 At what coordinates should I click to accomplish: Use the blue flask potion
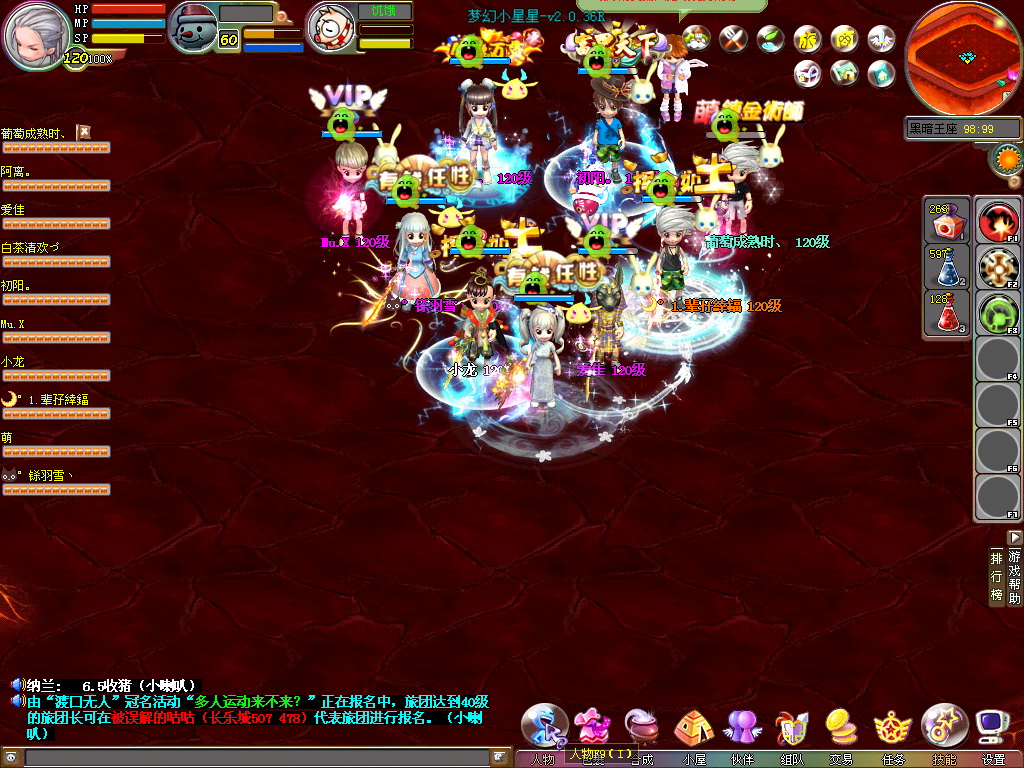pyautogui.click(x=944, y=267)
